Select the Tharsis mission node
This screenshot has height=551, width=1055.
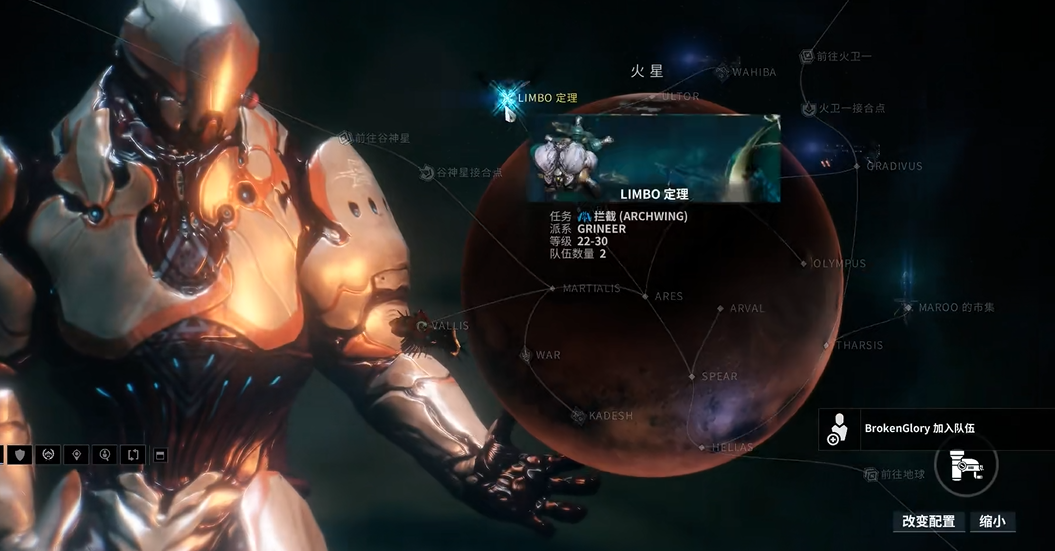827,345
